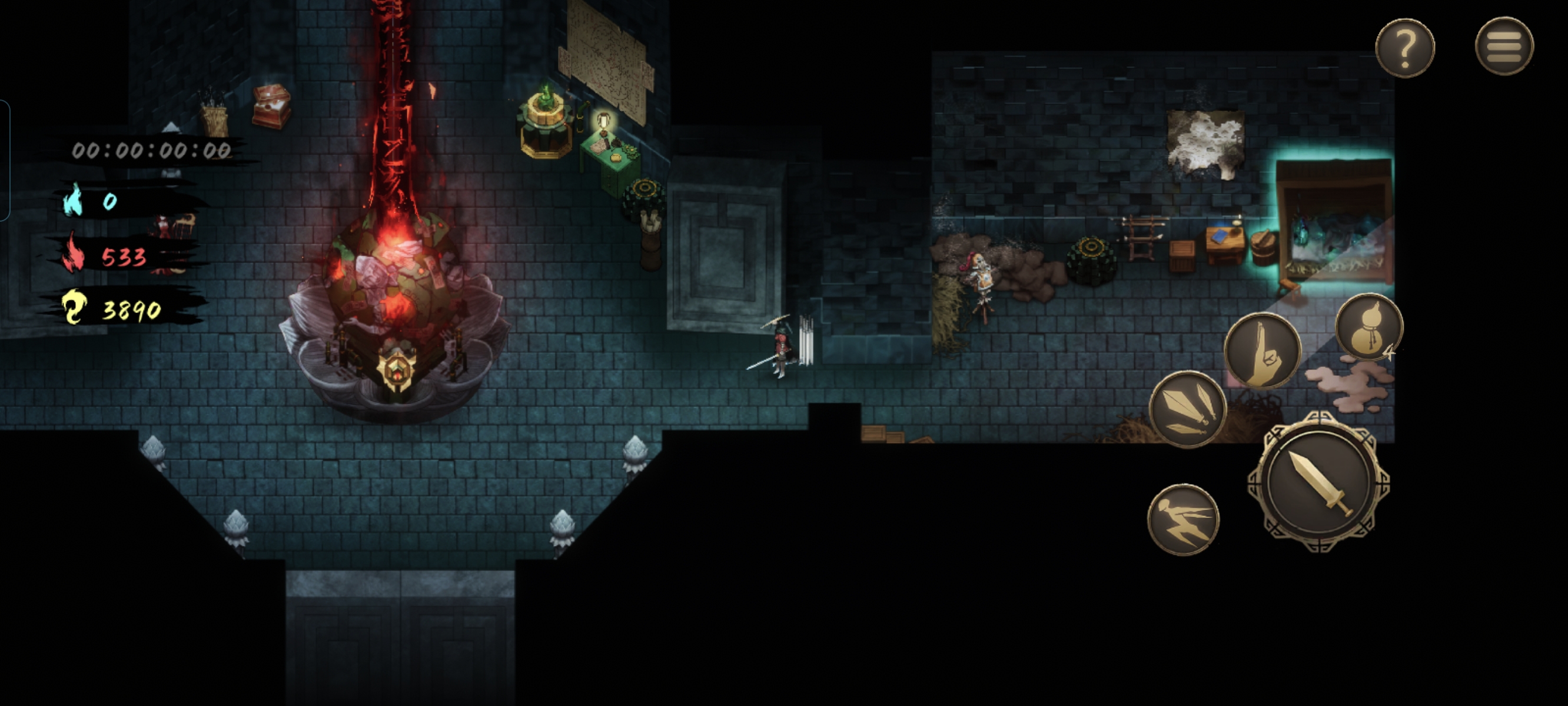
Task: Drink from the gourd potion button
Action: [x=1368, y=328]
